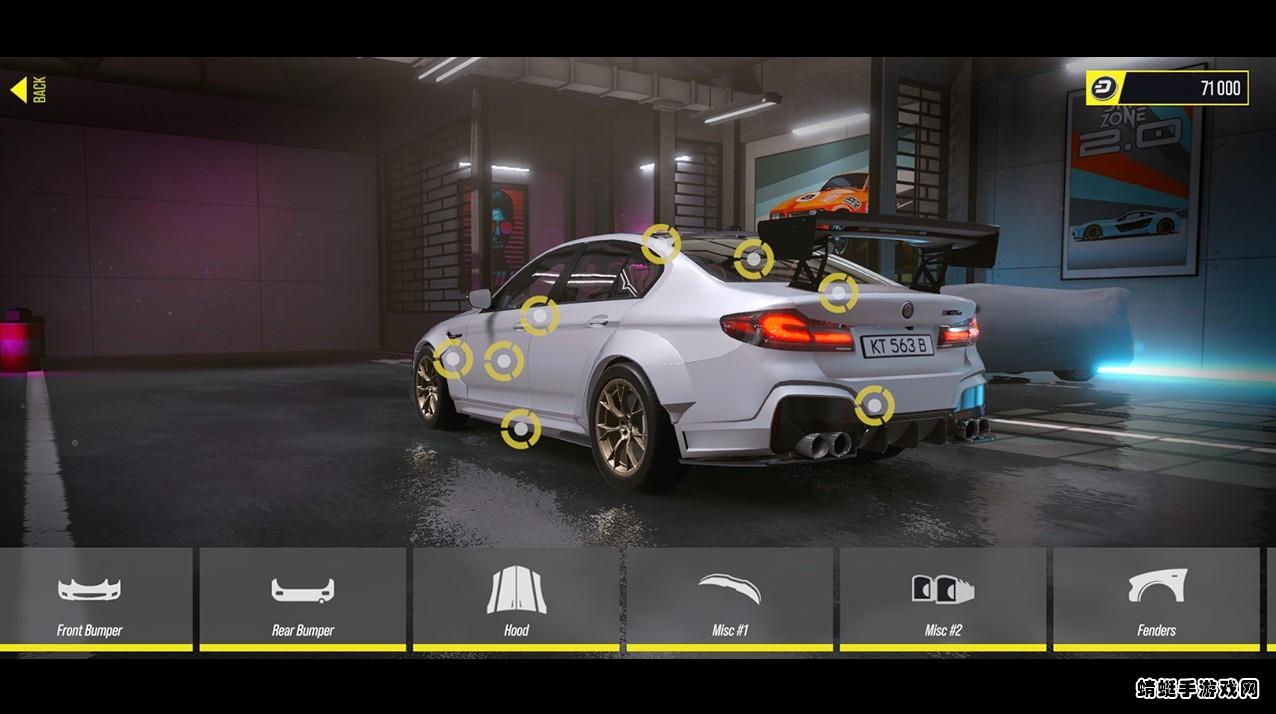Viewport: 1276px width, 714px height.
Task: Select the rear bumper hotspot marker on car
Action: click(874, 405)
